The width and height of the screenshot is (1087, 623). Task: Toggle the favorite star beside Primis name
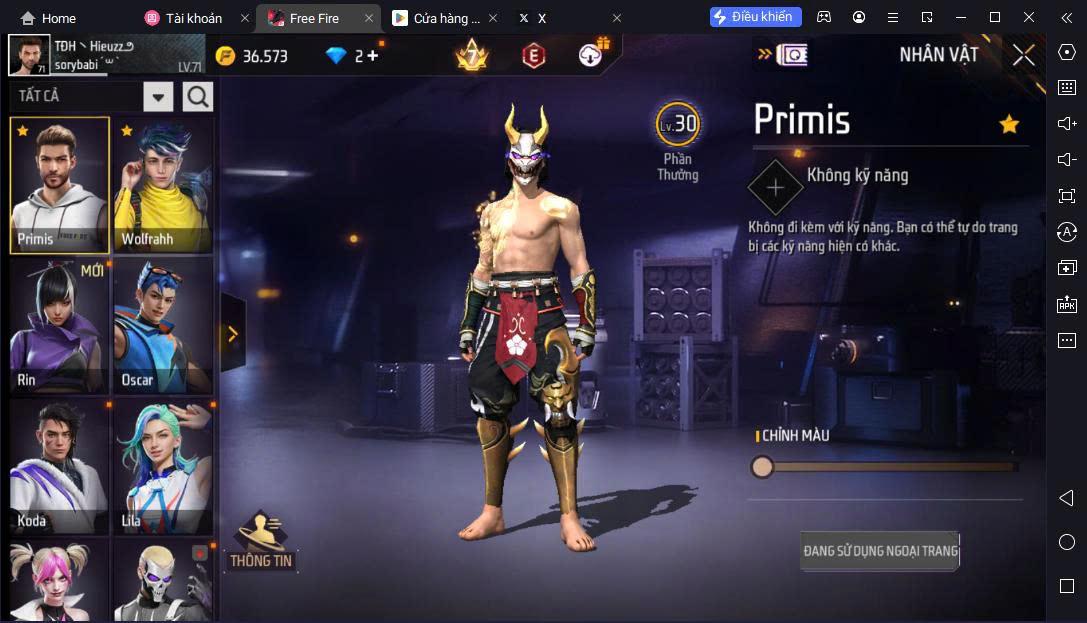1009,124
